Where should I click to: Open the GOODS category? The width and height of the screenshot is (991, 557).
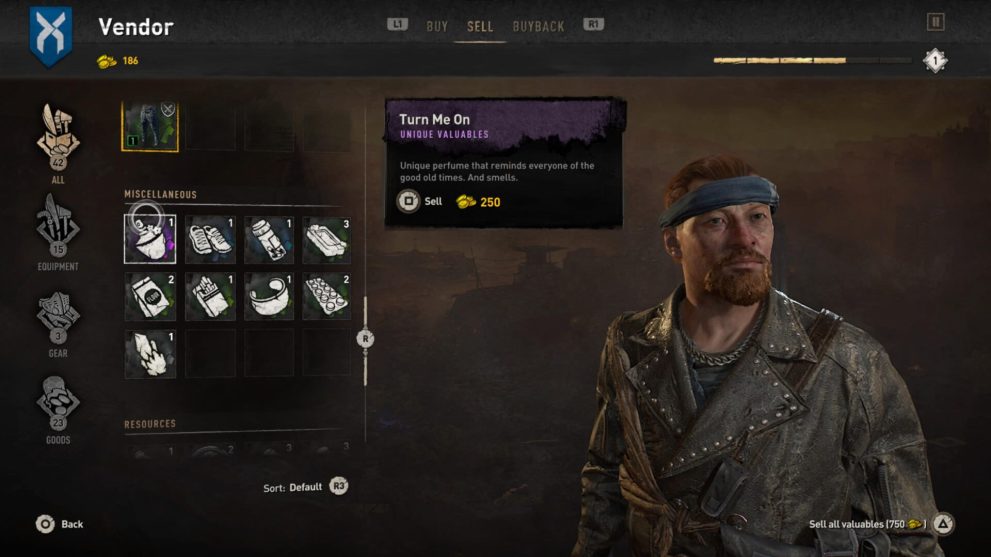click(58, 404)
